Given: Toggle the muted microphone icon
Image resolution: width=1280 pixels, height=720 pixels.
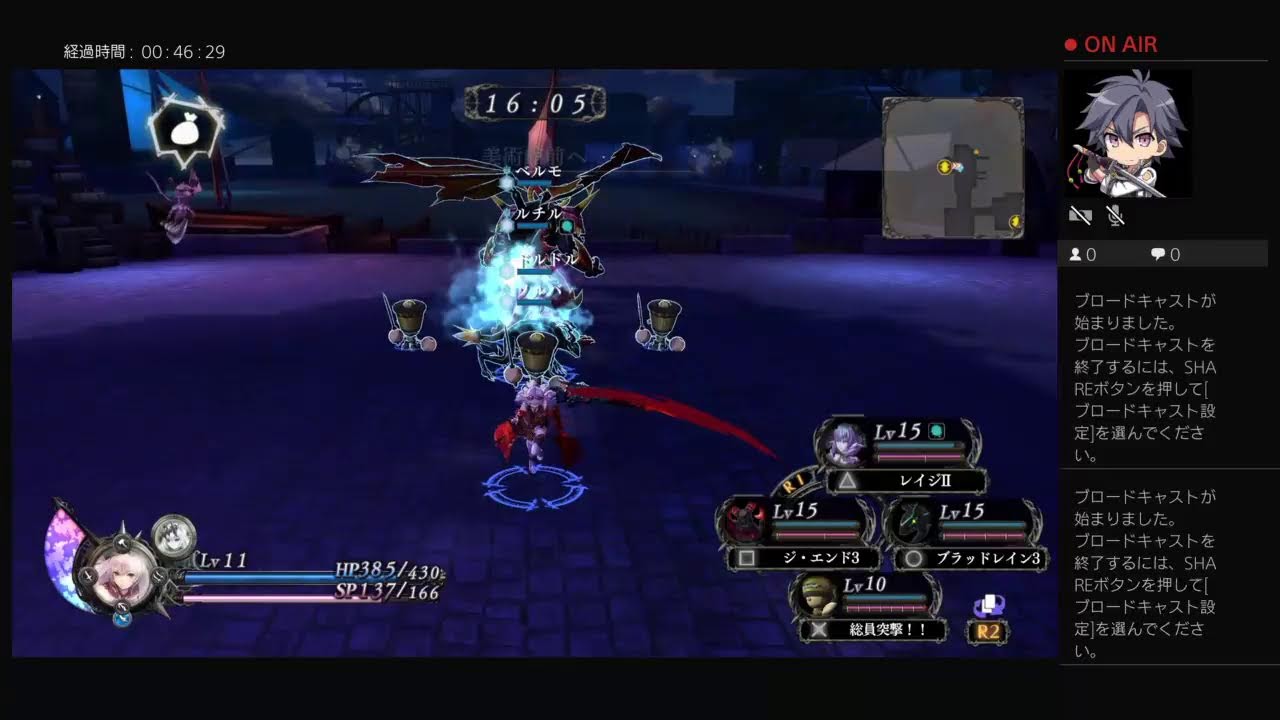Looking at the screenshot, I should click(x=1116, y=215).
